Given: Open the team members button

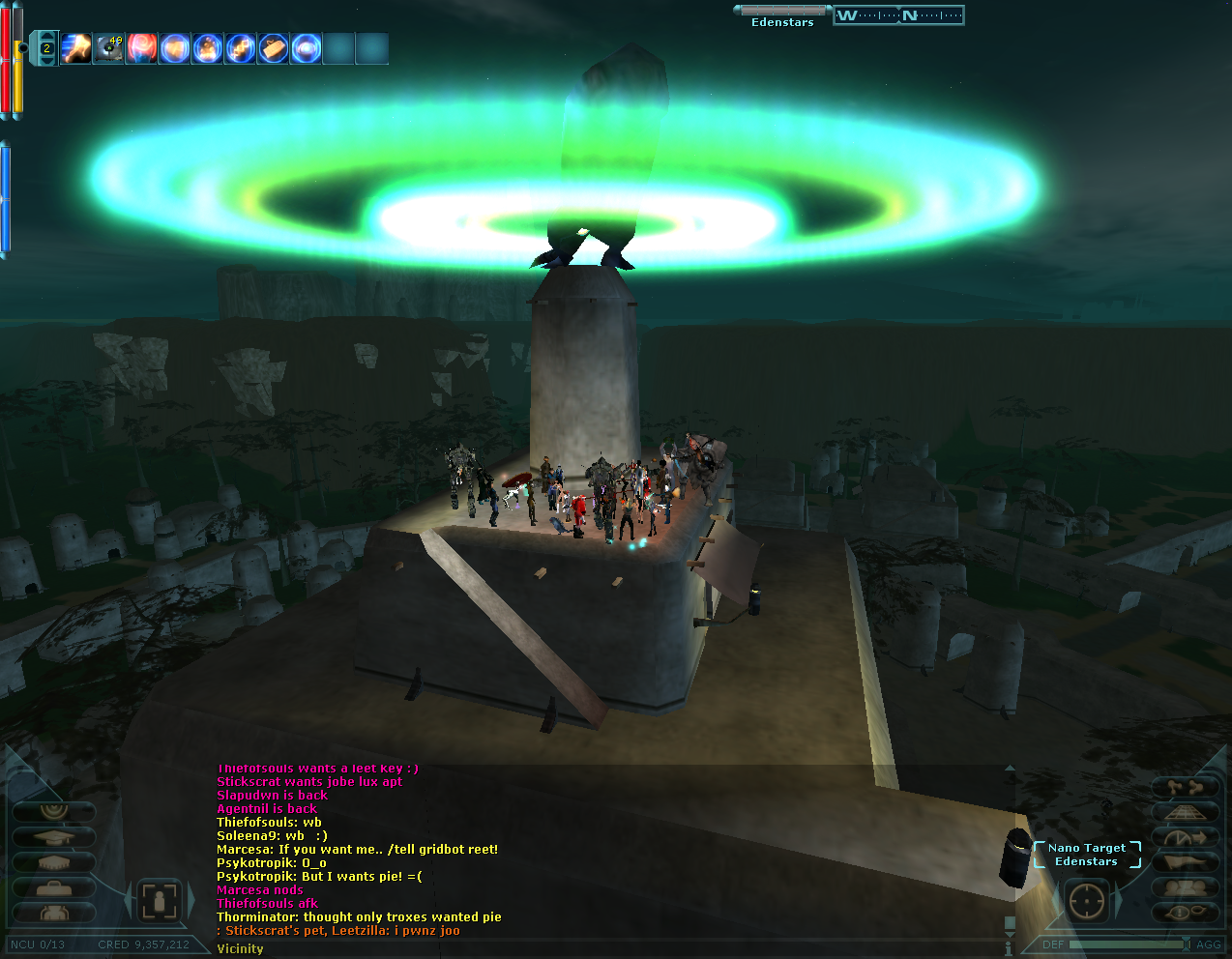Looking at the screenshot, I should [x=1185, y=887].
